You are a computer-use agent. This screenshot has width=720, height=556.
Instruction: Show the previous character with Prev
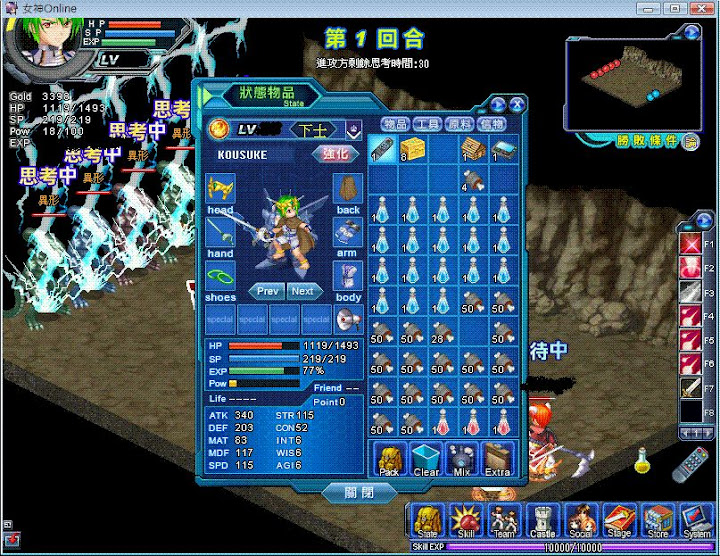coord(267,291)
